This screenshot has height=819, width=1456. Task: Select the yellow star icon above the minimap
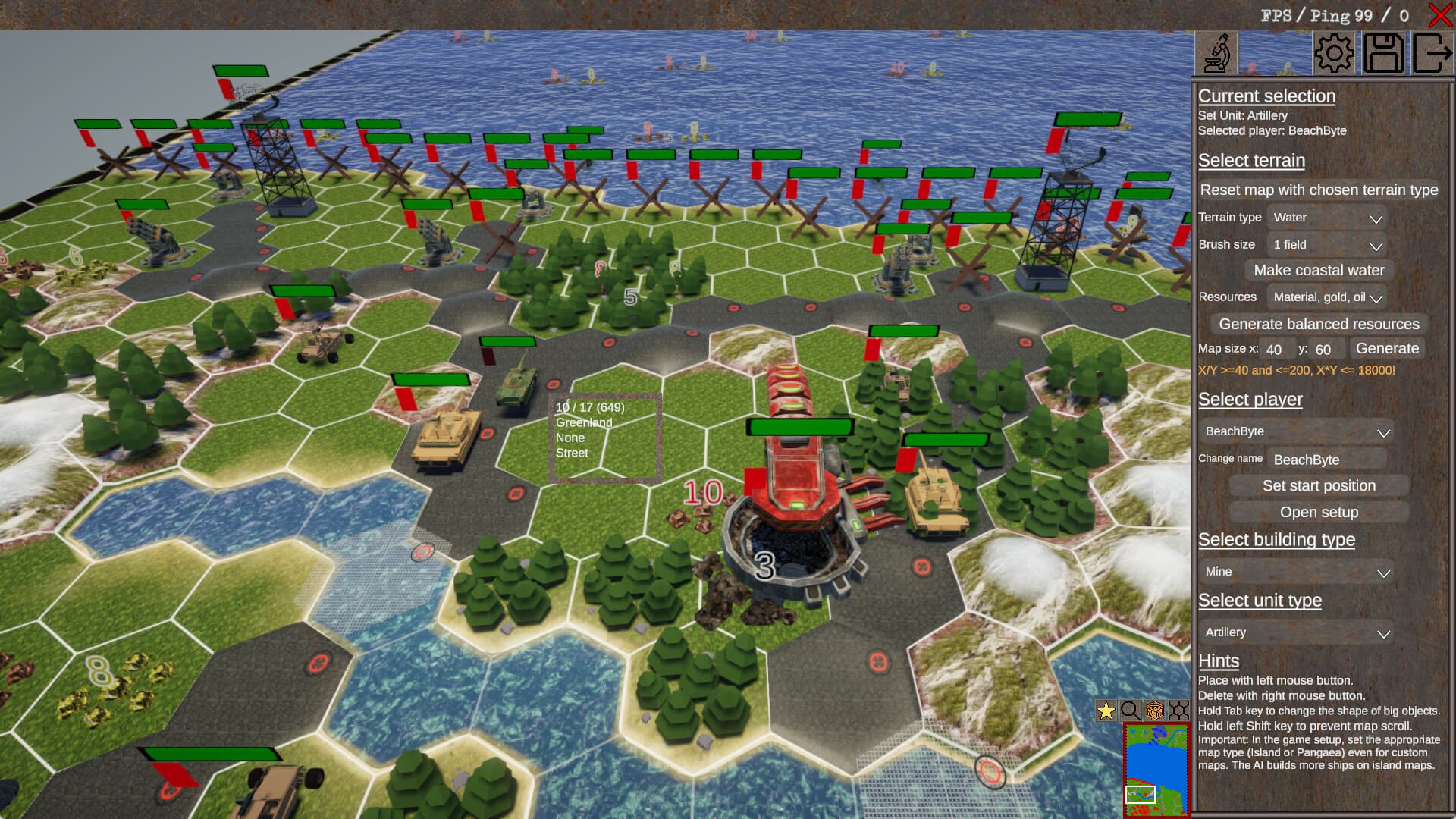click(x=1105, y=711)
